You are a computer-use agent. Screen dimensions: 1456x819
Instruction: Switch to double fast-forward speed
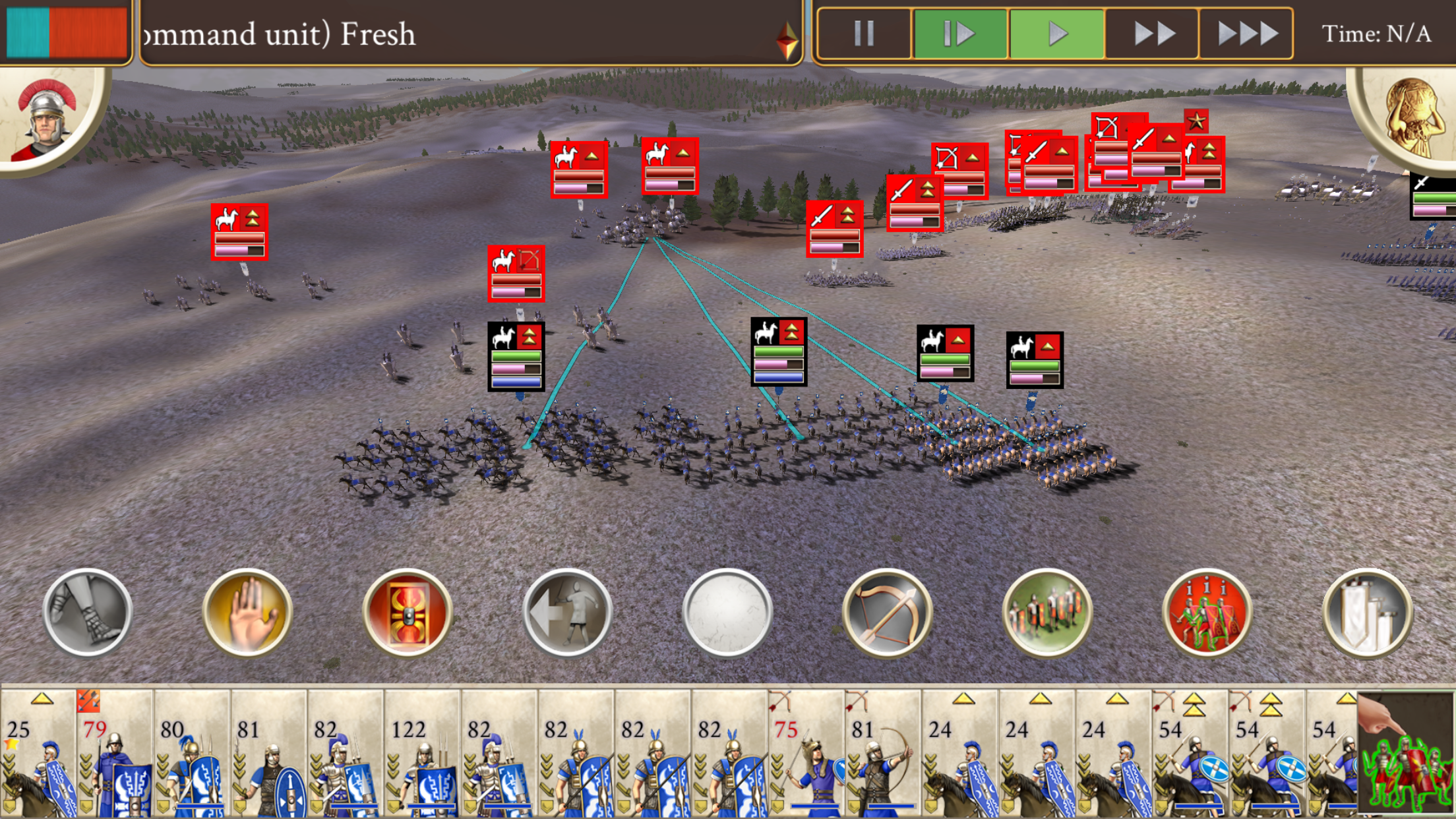pyautogui.click(x=1153, y=33)
